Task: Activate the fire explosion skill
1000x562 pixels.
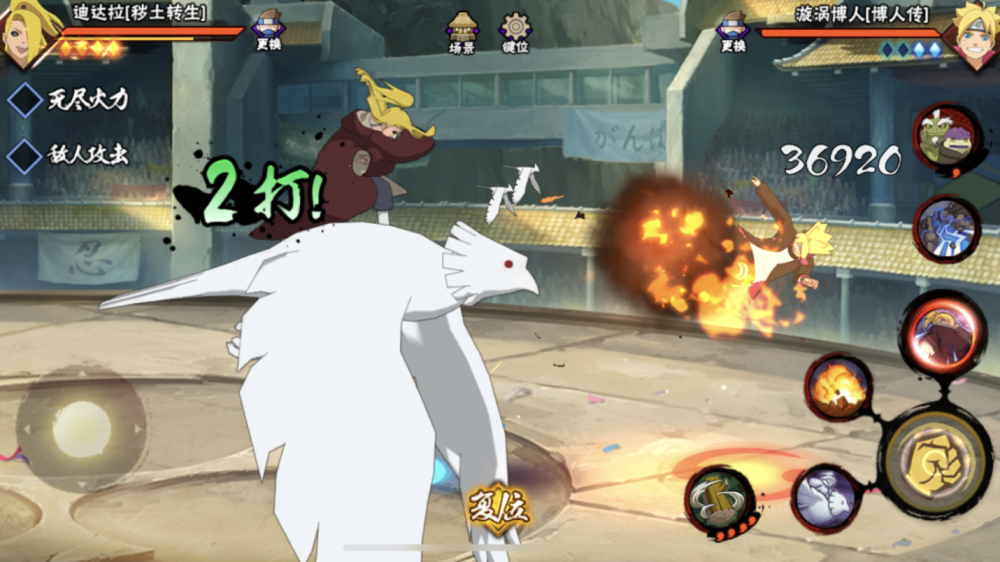Action: tap(838, 387)
